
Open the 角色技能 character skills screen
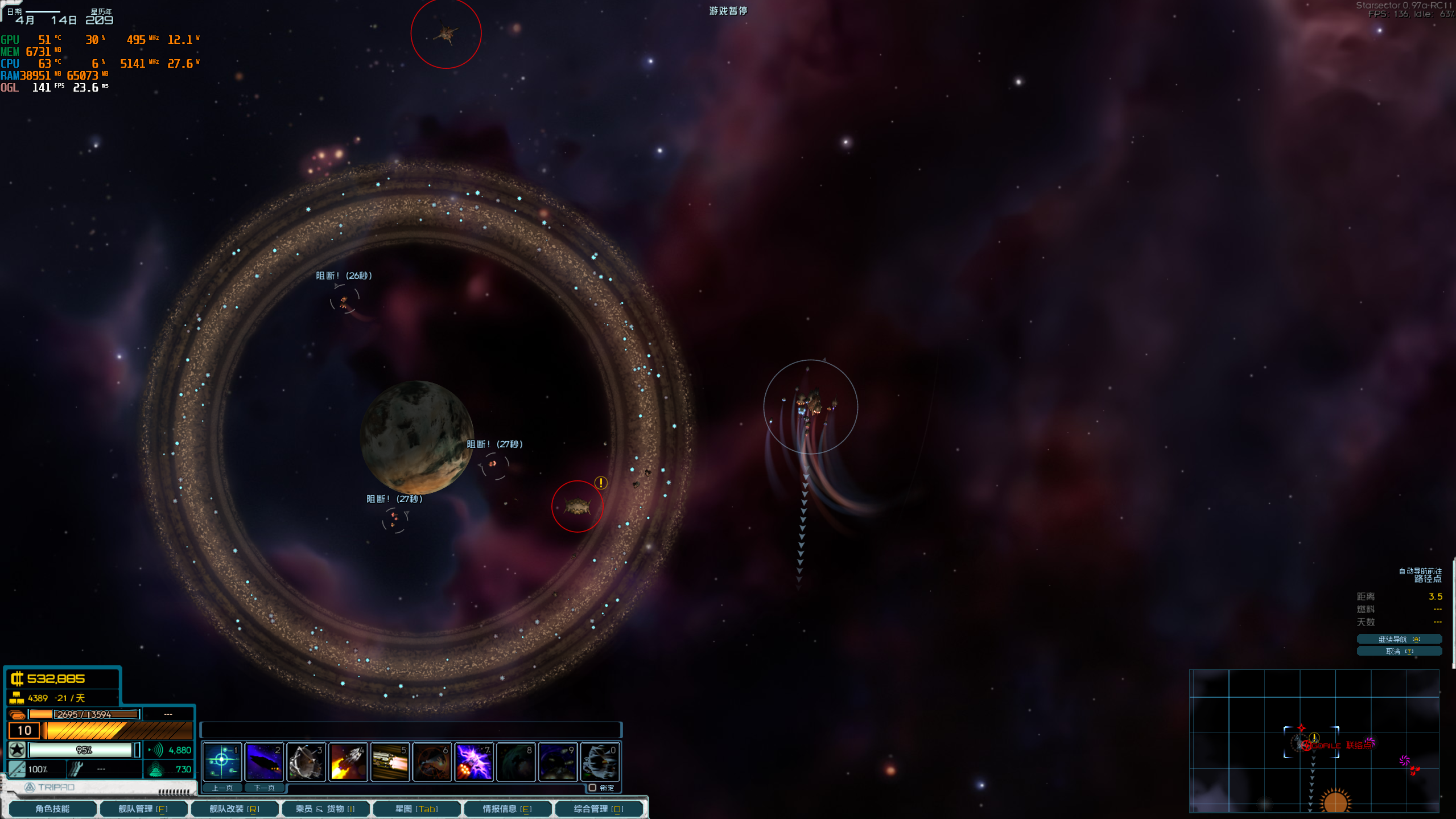(x=52, y=809)
